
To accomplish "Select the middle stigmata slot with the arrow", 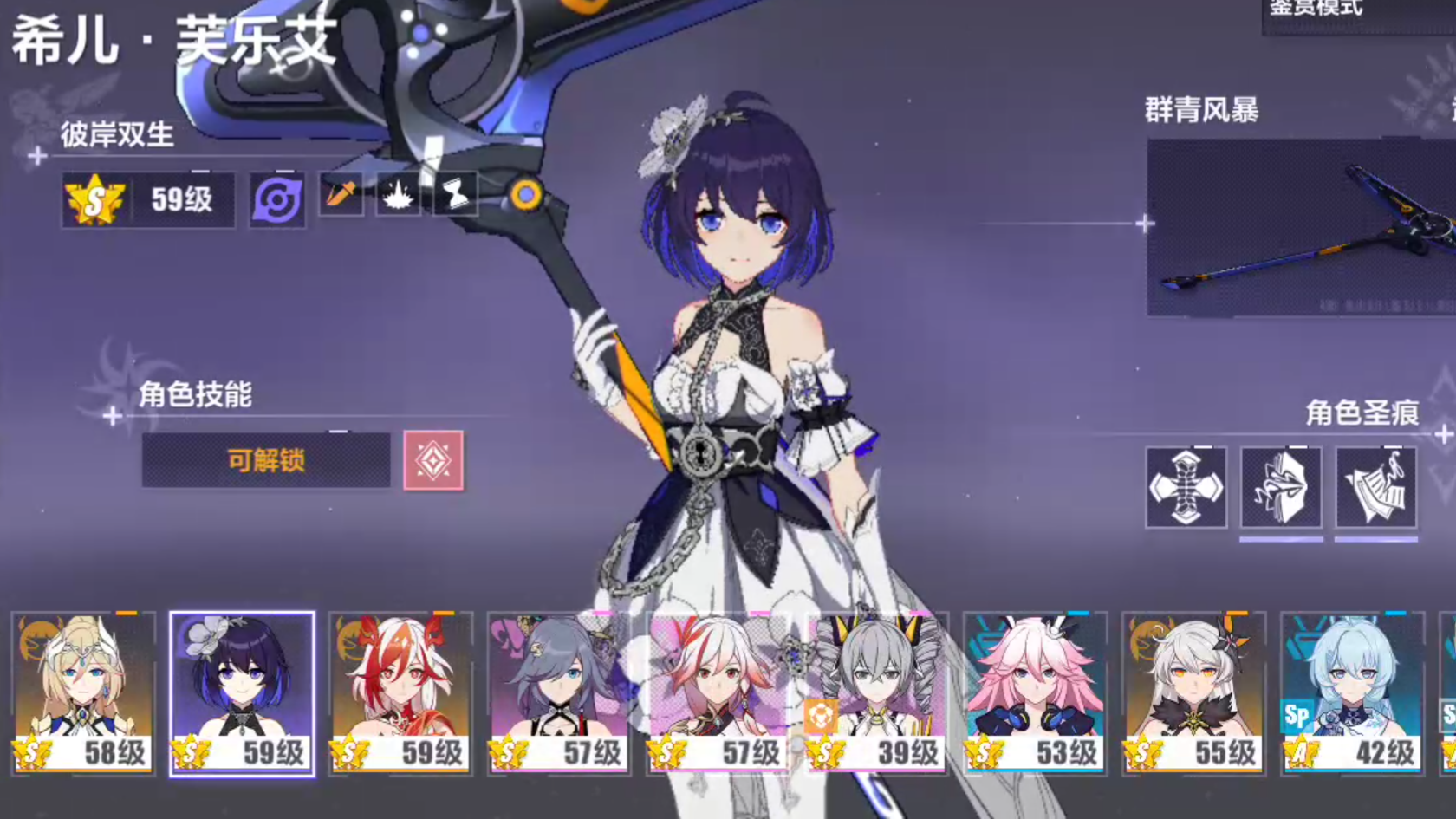I will 1281,487.
